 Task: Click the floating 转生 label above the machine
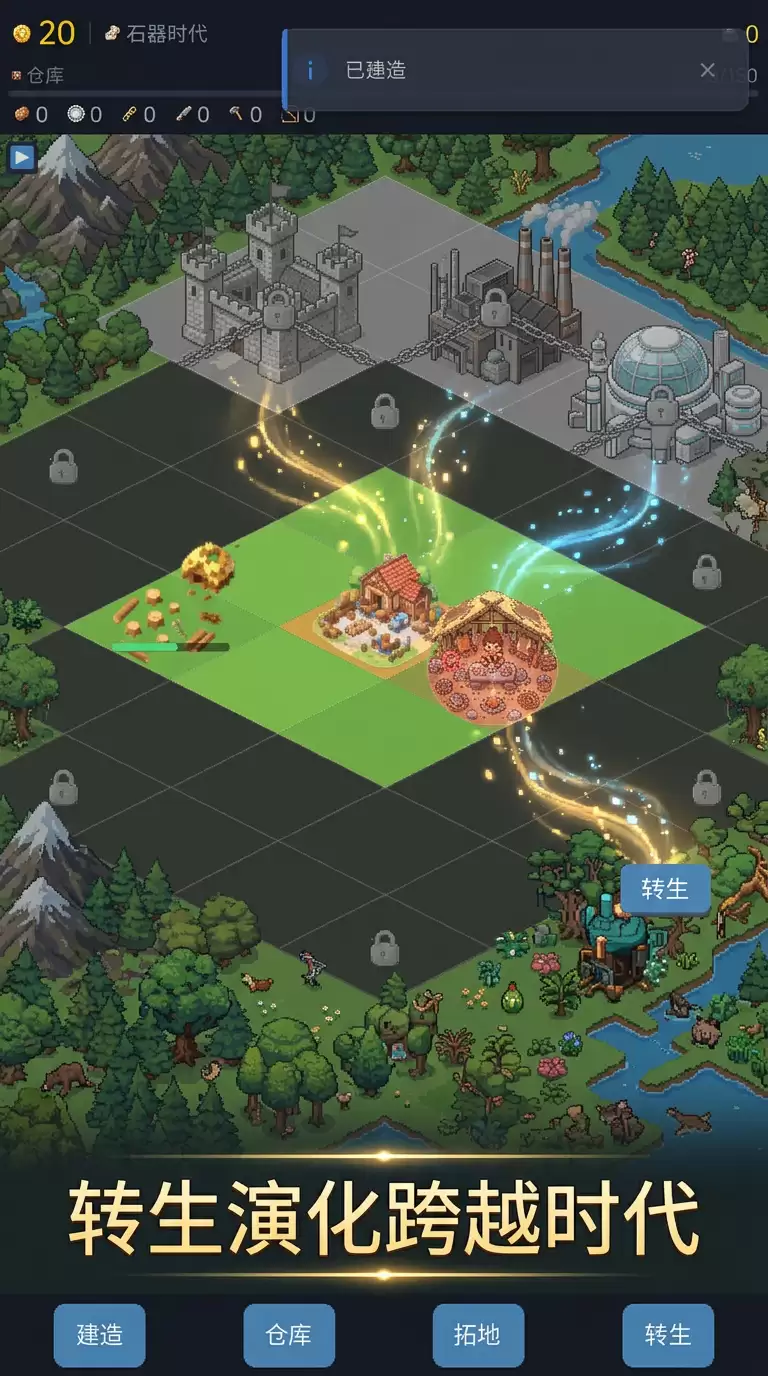tap(665, 889)
